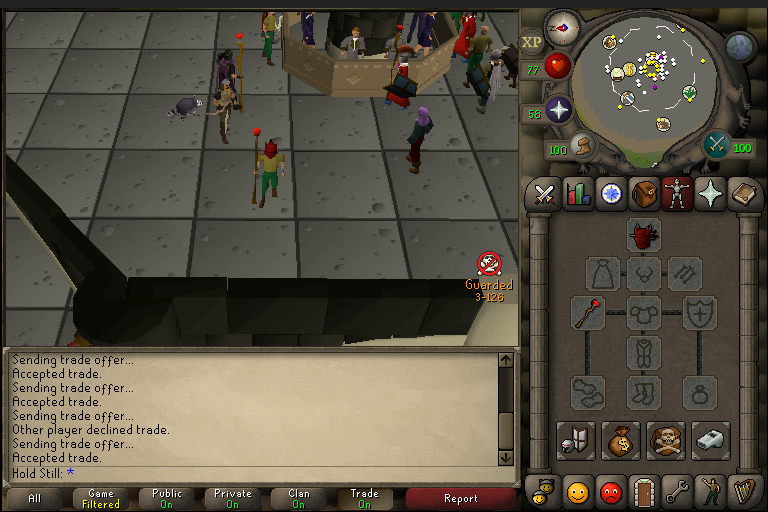Toggle the Trade chat filter
This screenshot has height=512, width=768.
click(364, 498)
